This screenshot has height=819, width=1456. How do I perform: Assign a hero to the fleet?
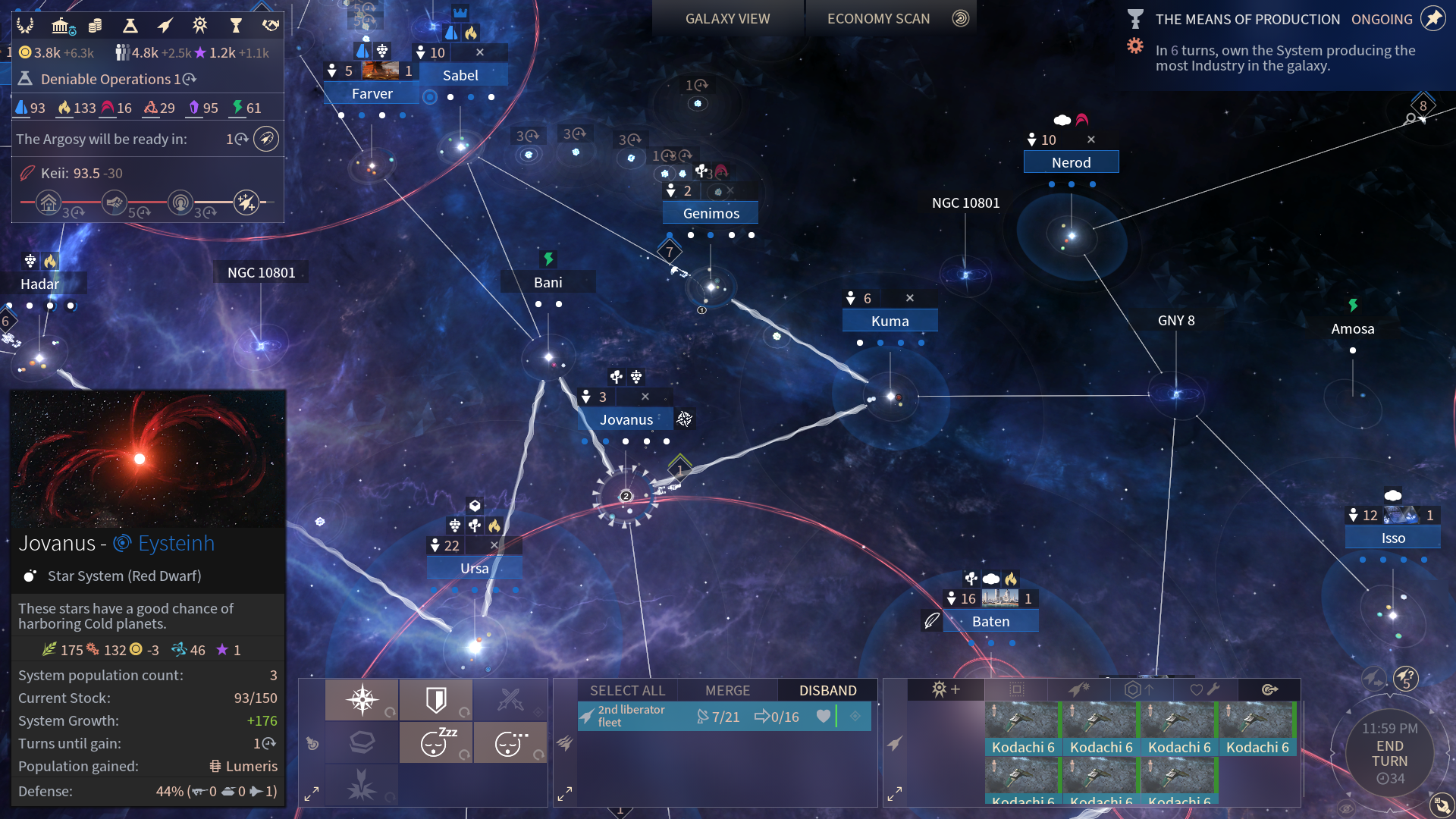(x=946, y=689)
